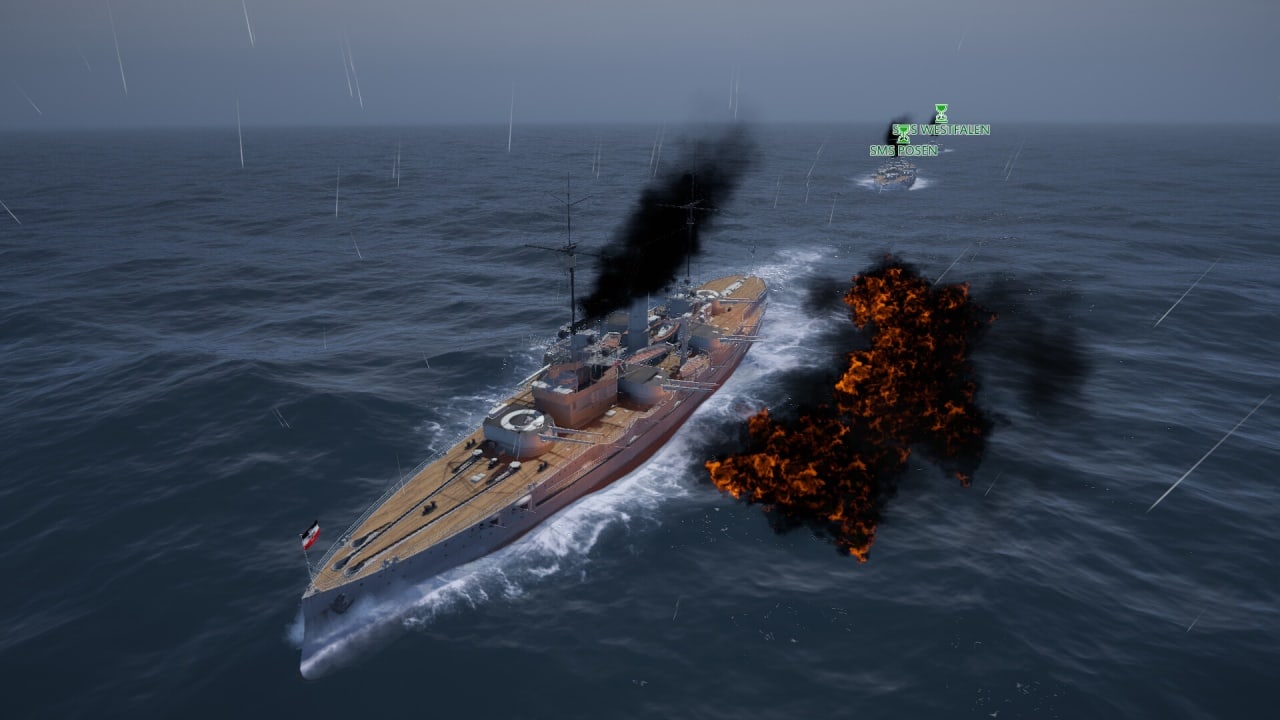Select the SMS Westfalen ship label
Image resolution: width=1280 pixels, height=720 pixels.
tap(950, 130)
